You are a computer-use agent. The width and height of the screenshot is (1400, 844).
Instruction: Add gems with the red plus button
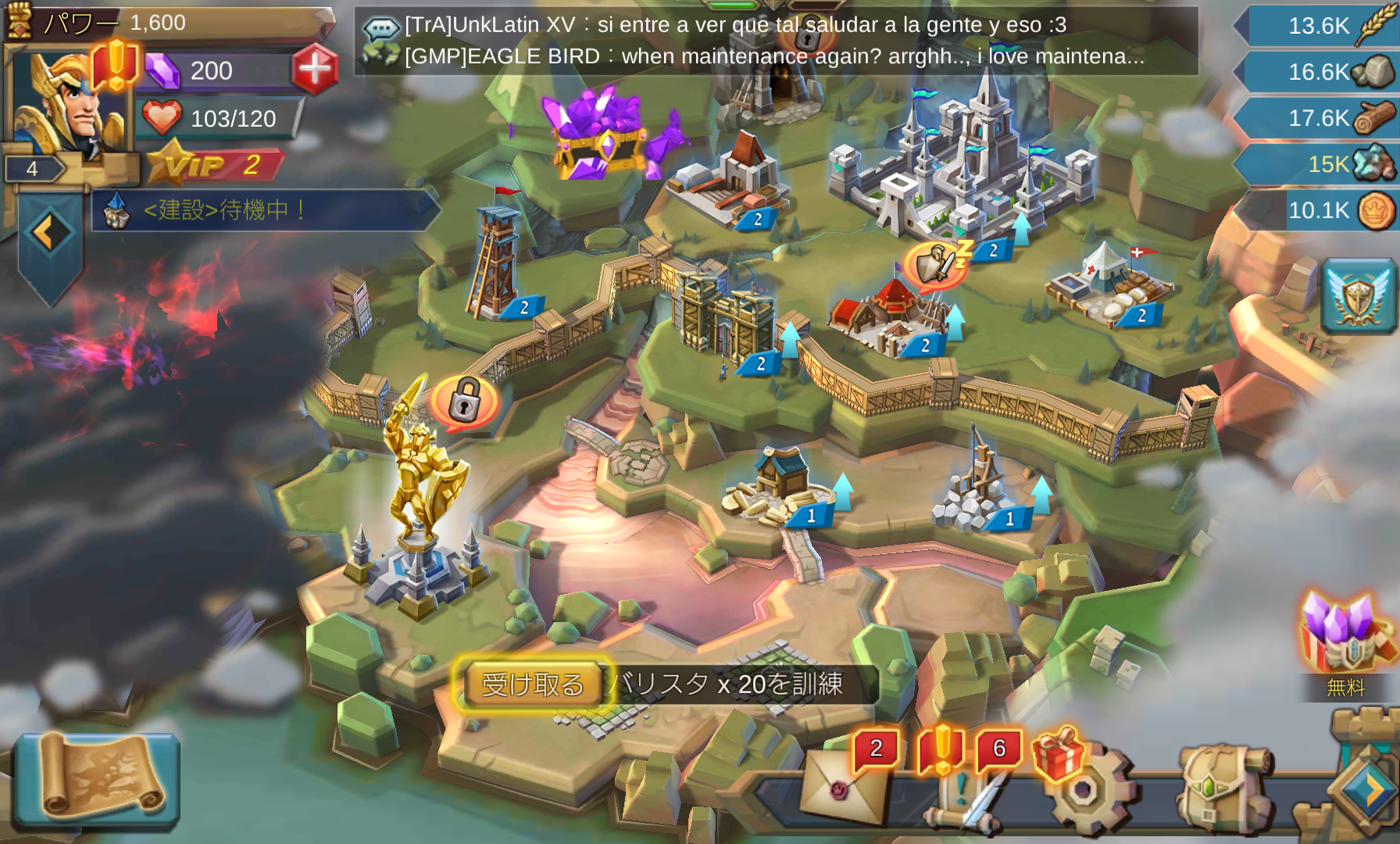click(x=315, y=70)
